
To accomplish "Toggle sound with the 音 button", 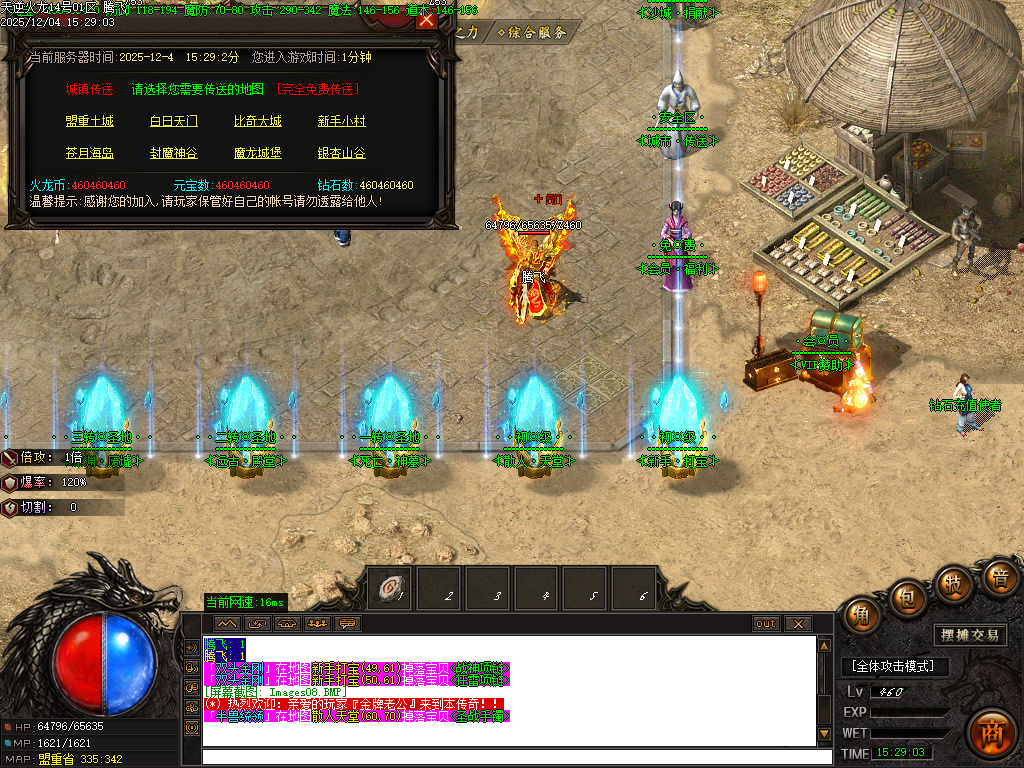I will click(x=998, y=577).
